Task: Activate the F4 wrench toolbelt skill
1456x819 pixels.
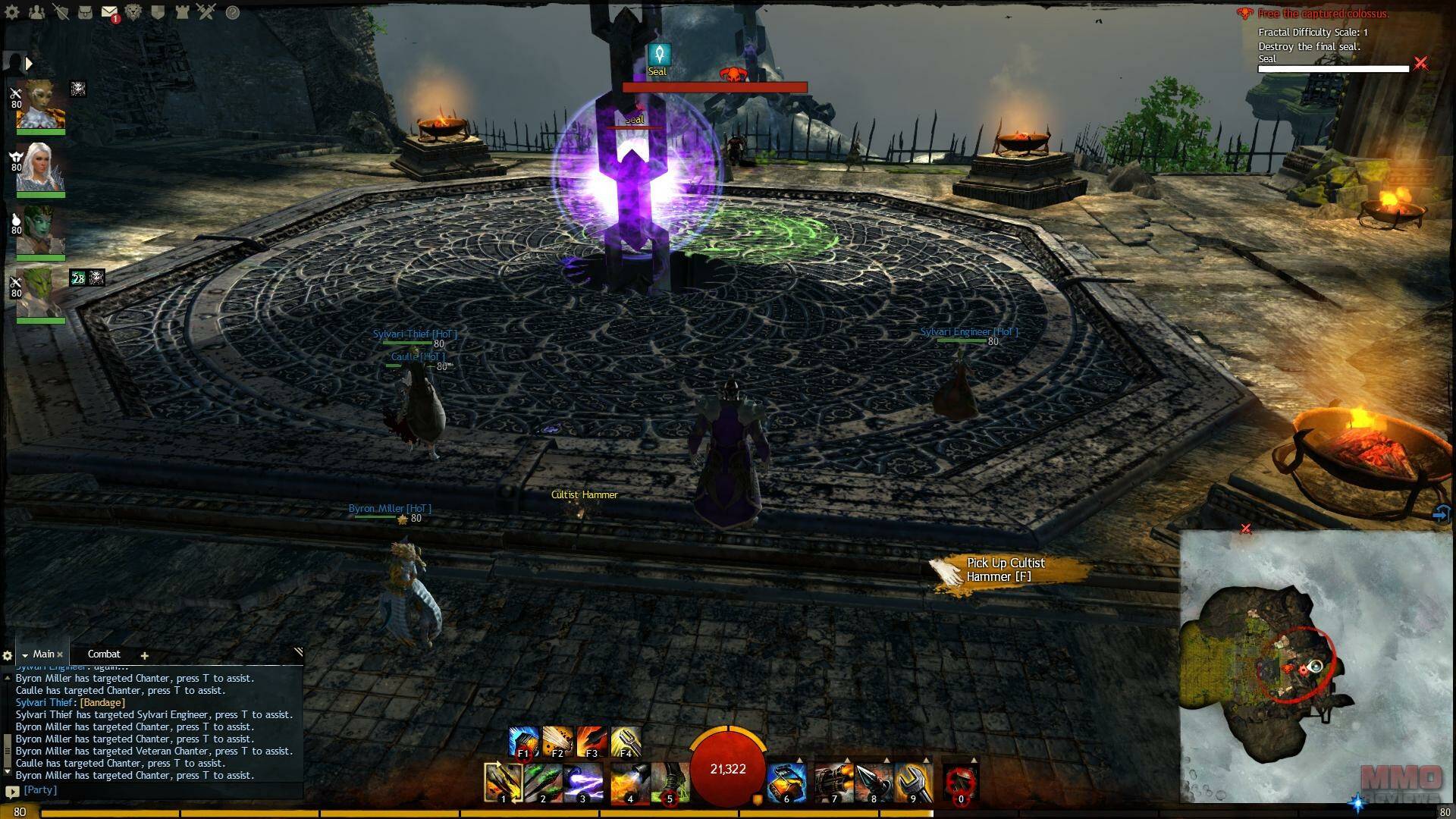Action: tap(626, 741)
